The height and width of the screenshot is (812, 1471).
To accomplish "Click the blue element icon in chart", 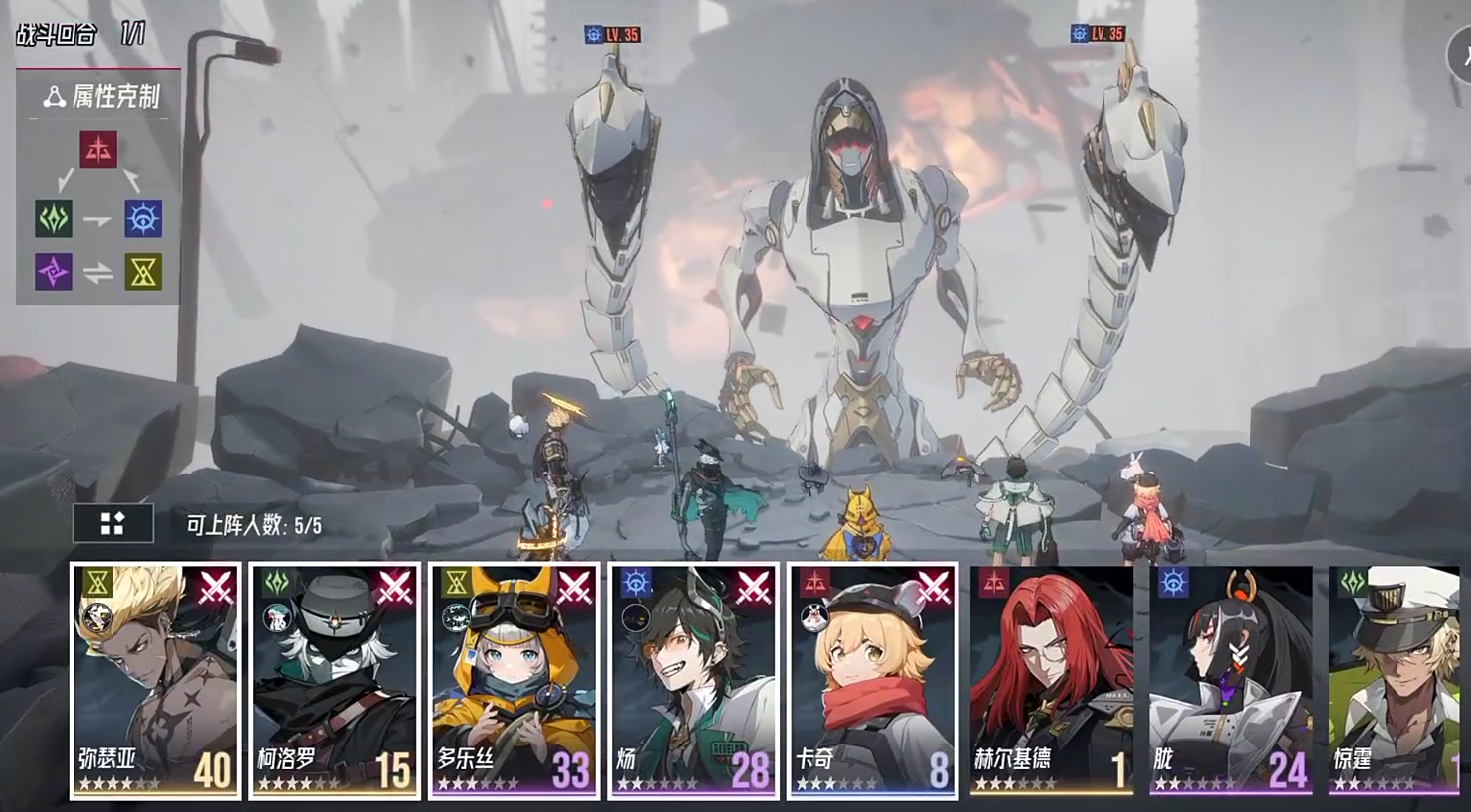I will point(143,218).
